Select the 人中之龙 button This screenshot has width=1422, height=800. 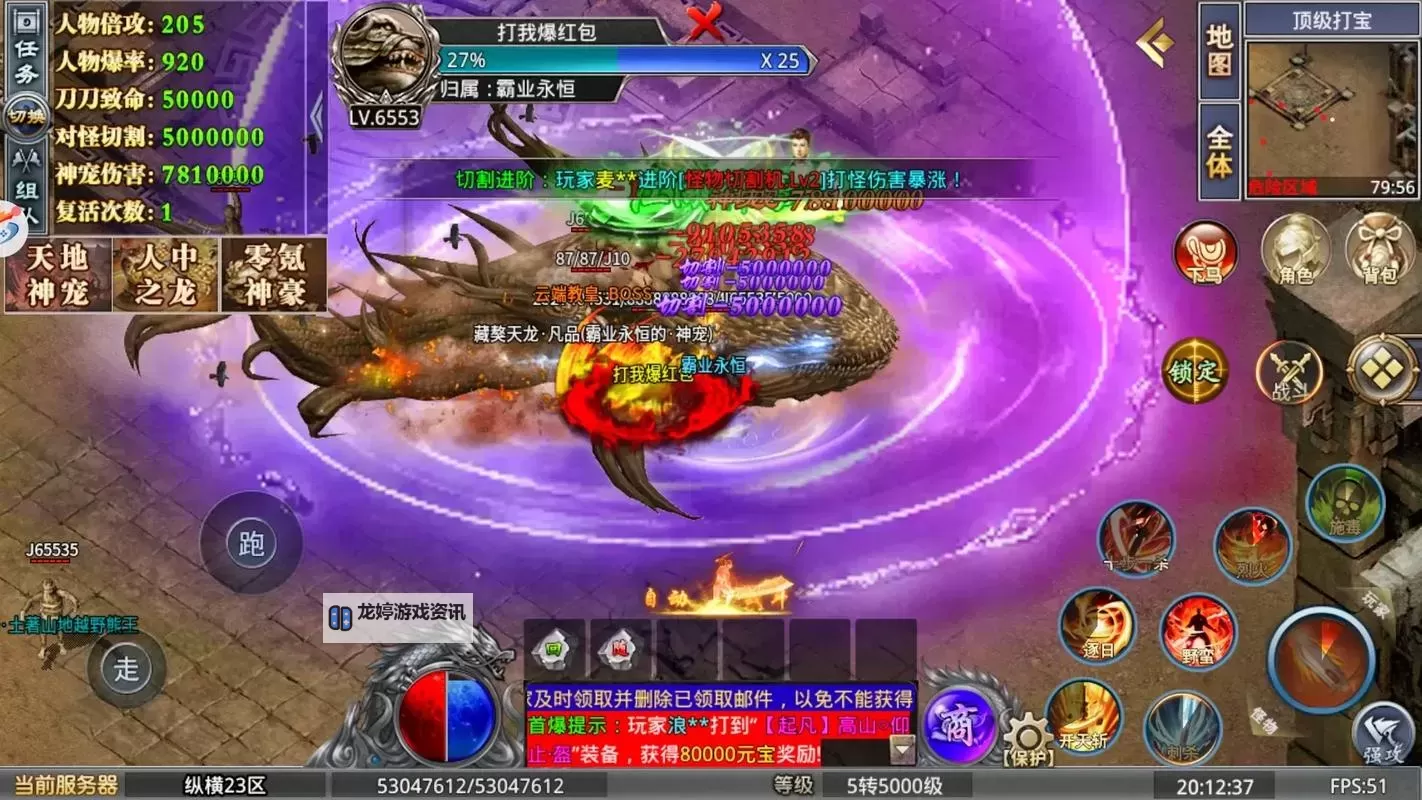165,275
